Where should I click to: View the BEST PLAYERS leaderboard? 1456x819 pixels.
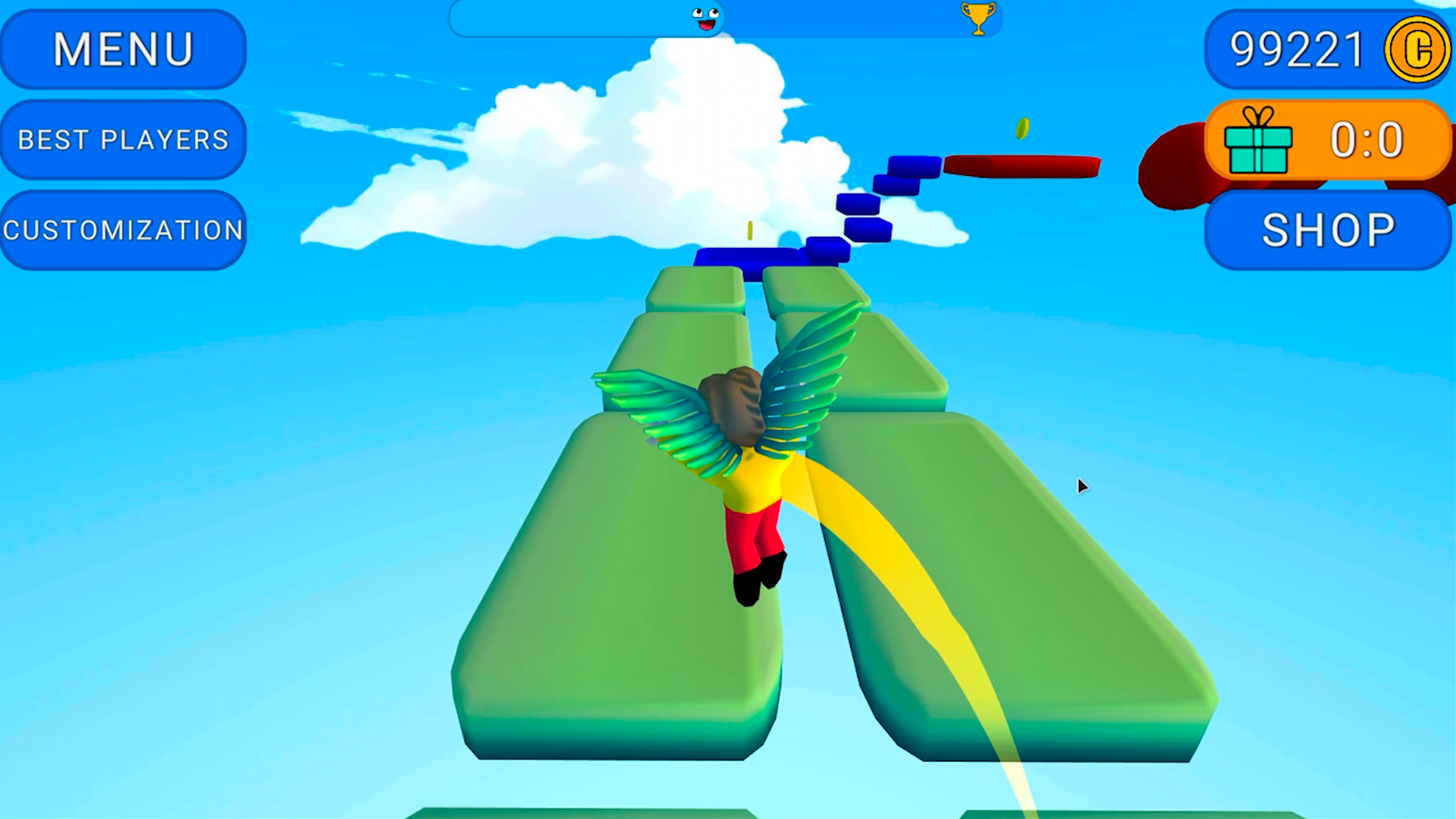pyautogui.click(x=123, y=140)
